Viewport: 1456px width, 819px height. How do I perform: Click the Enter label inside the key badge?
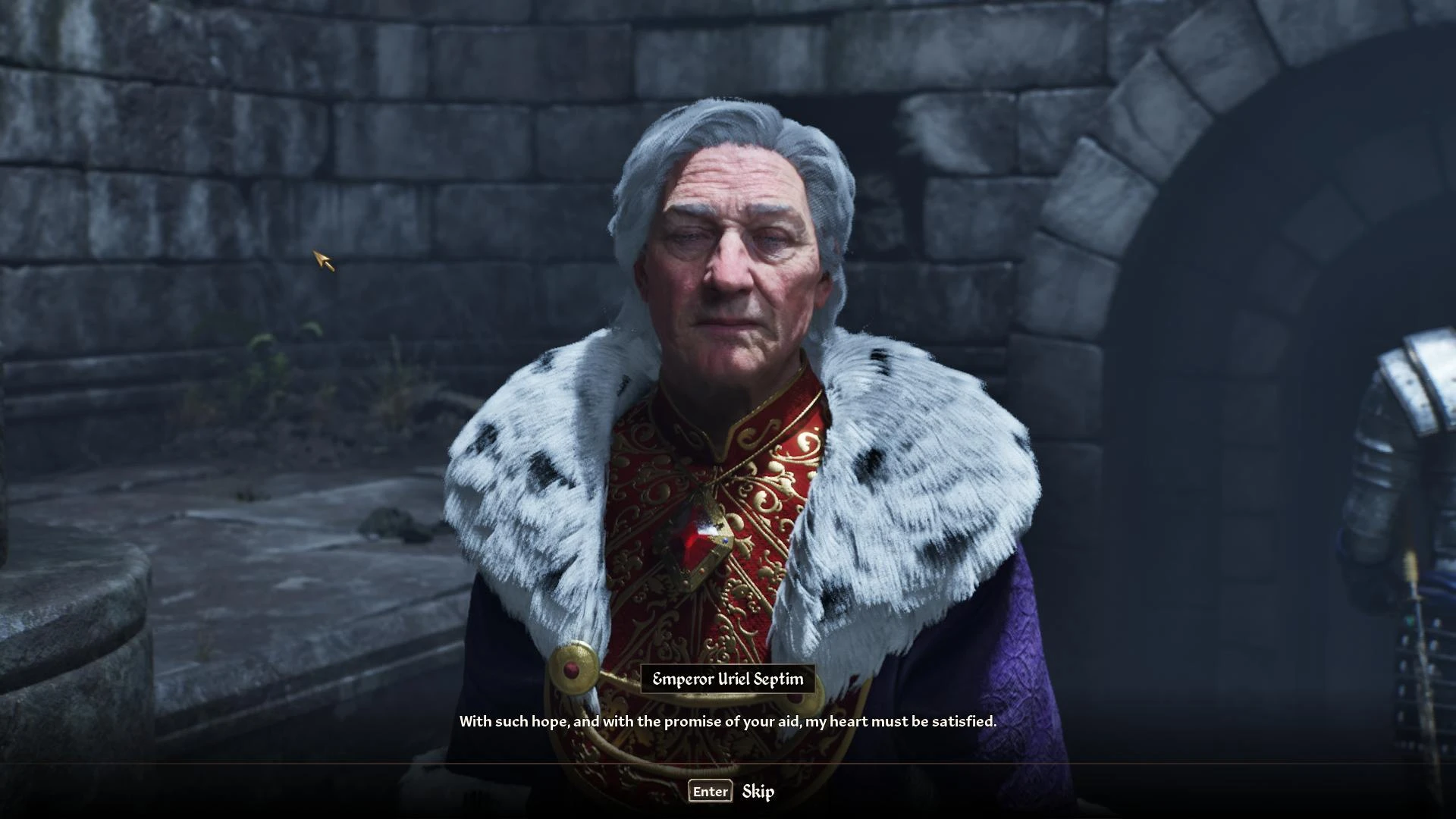tap(710, 791)
